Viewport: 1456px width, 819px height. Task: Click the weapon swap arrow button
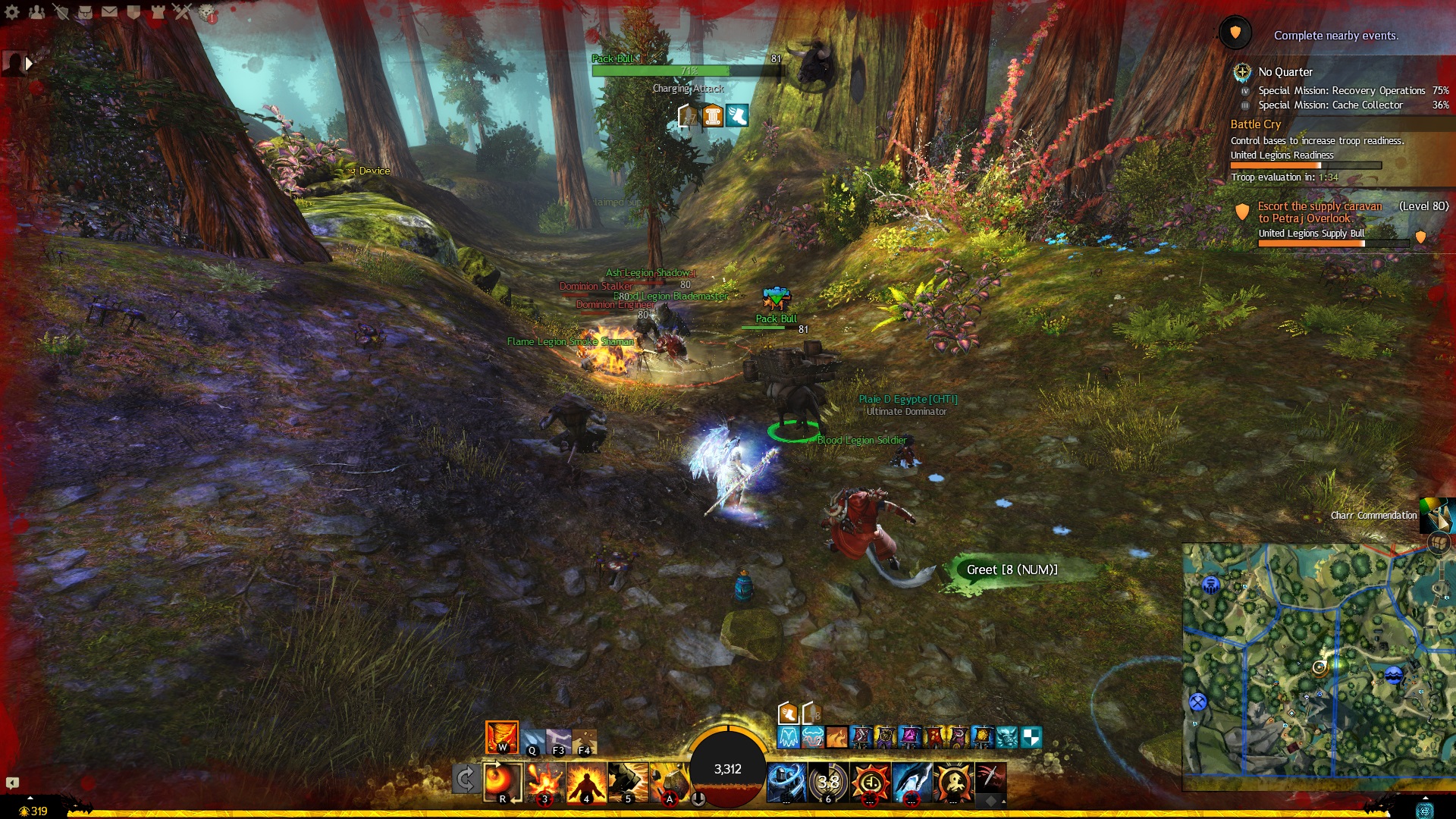(466, 779)
